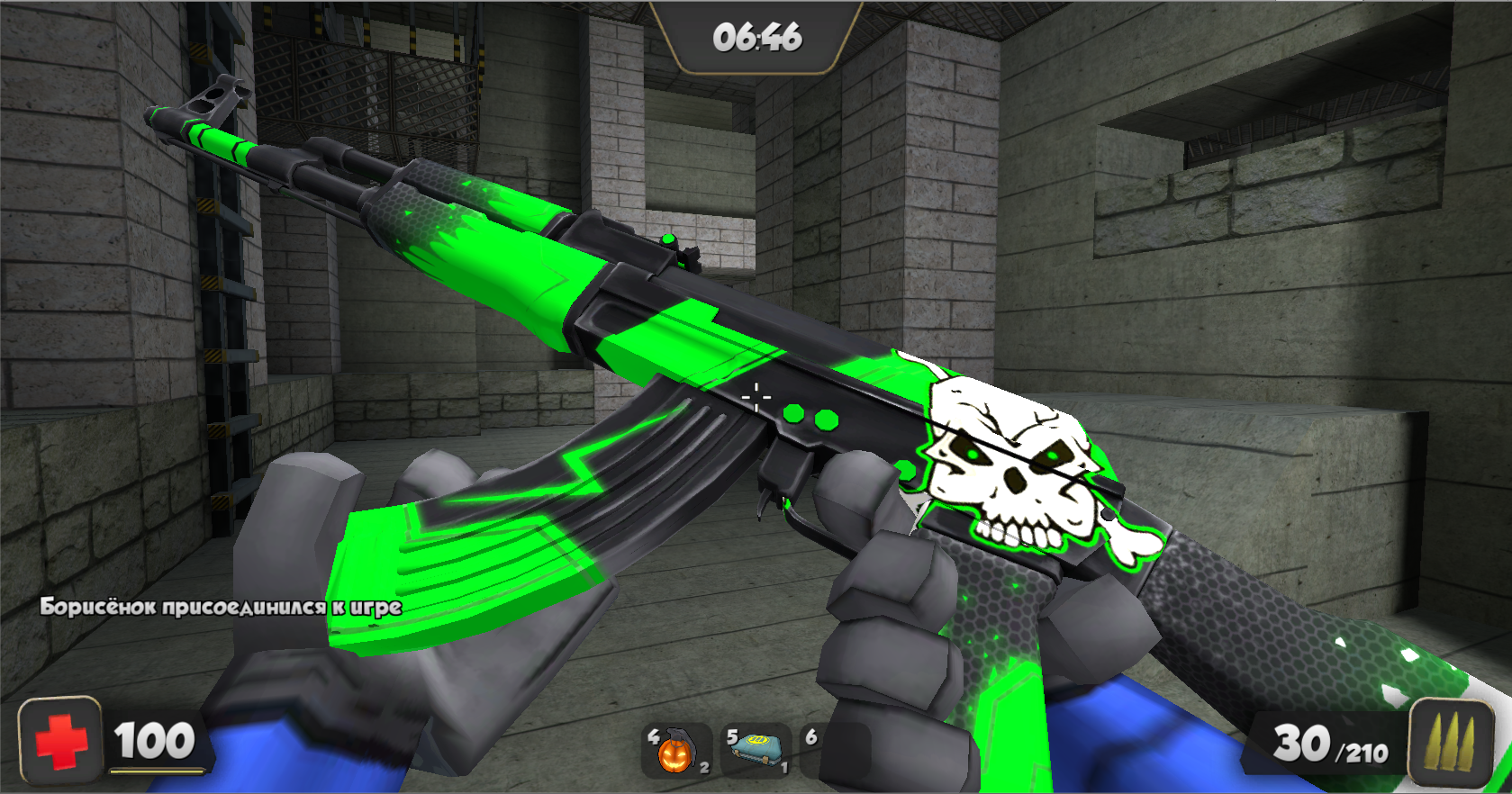Click the bullets ammo icon
This screenshot has height=794, width=1512.
(1451, 743)
